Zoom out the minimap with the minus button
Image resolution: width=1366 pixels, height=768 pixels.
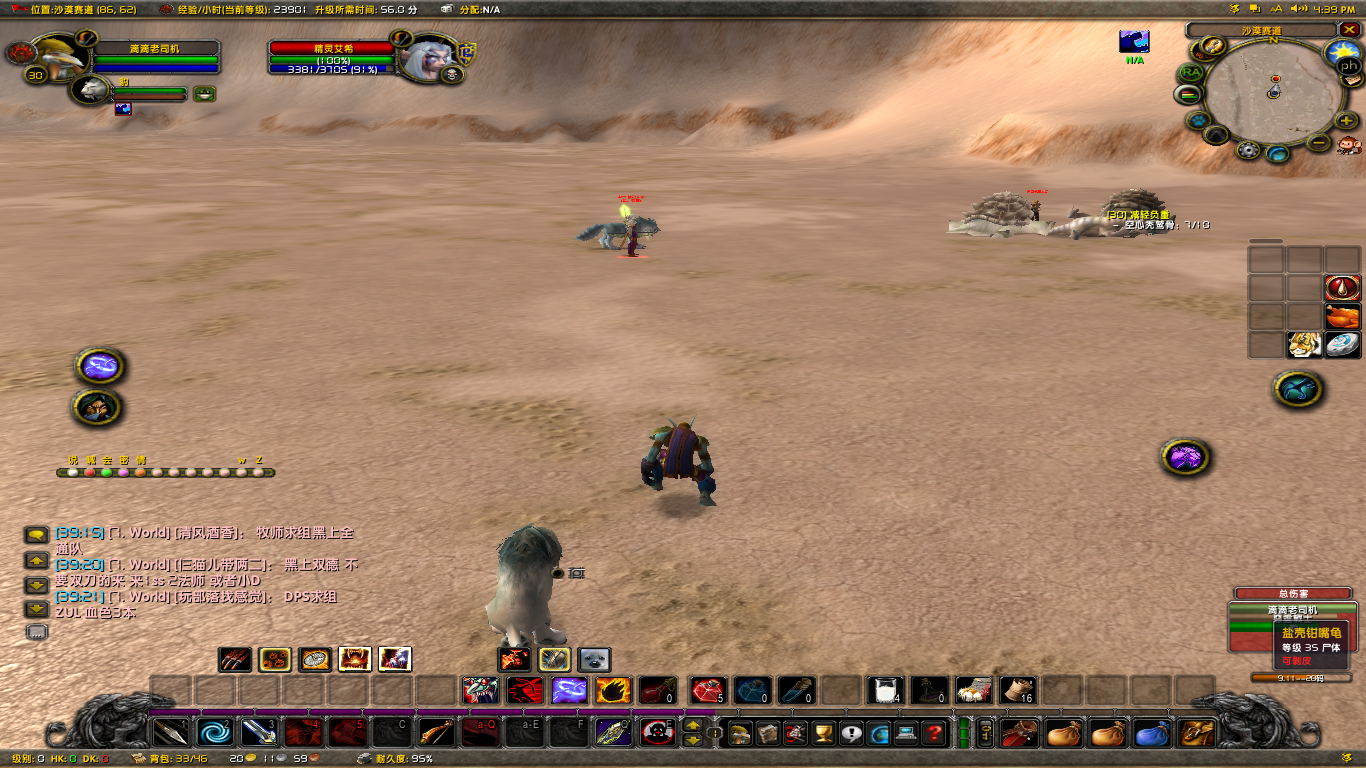click(x=1320, y=143)
